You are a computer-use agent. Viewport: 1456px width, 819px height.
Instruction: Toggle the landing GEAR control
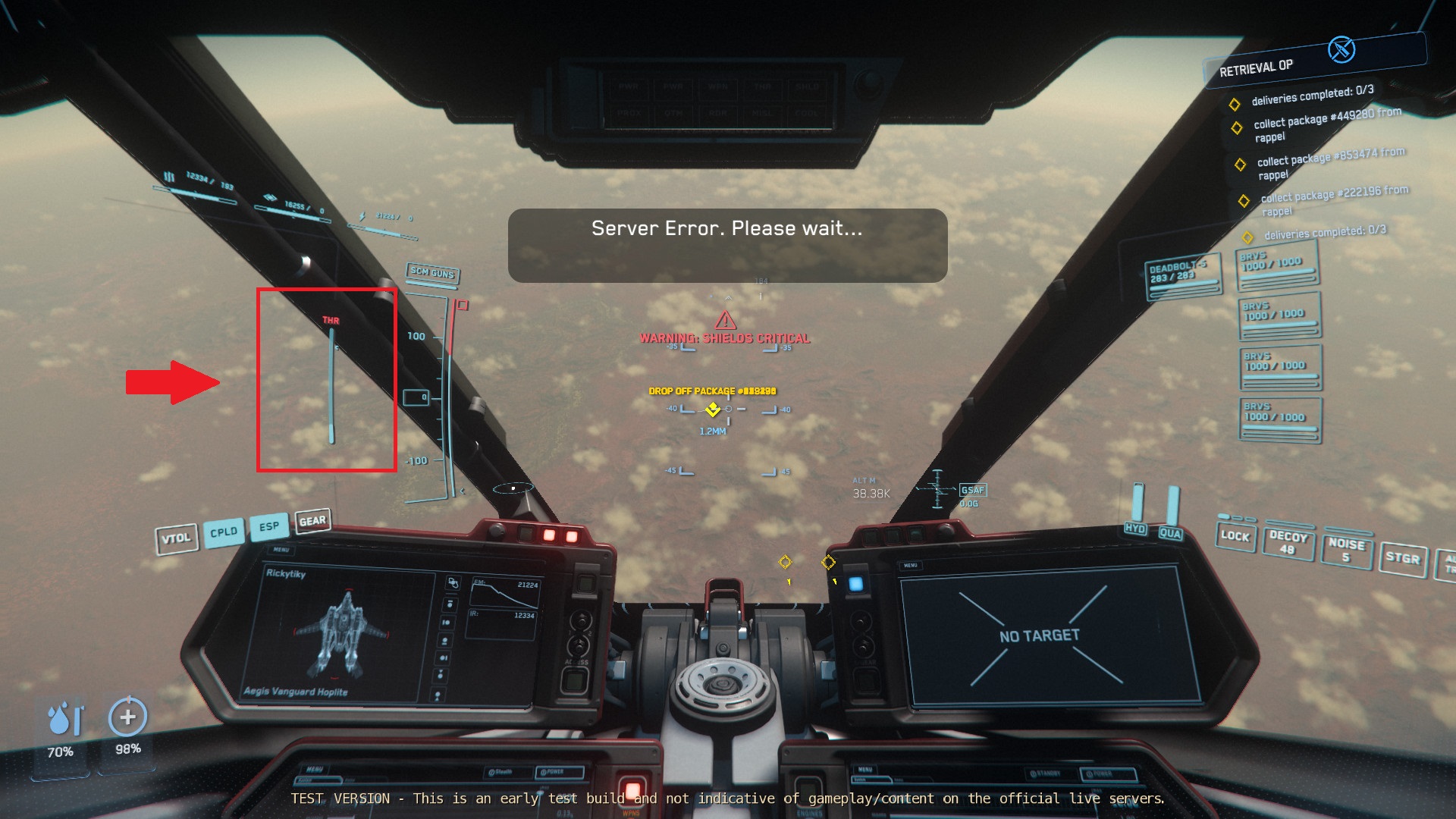pyautogui.click(x=313, y=519)
